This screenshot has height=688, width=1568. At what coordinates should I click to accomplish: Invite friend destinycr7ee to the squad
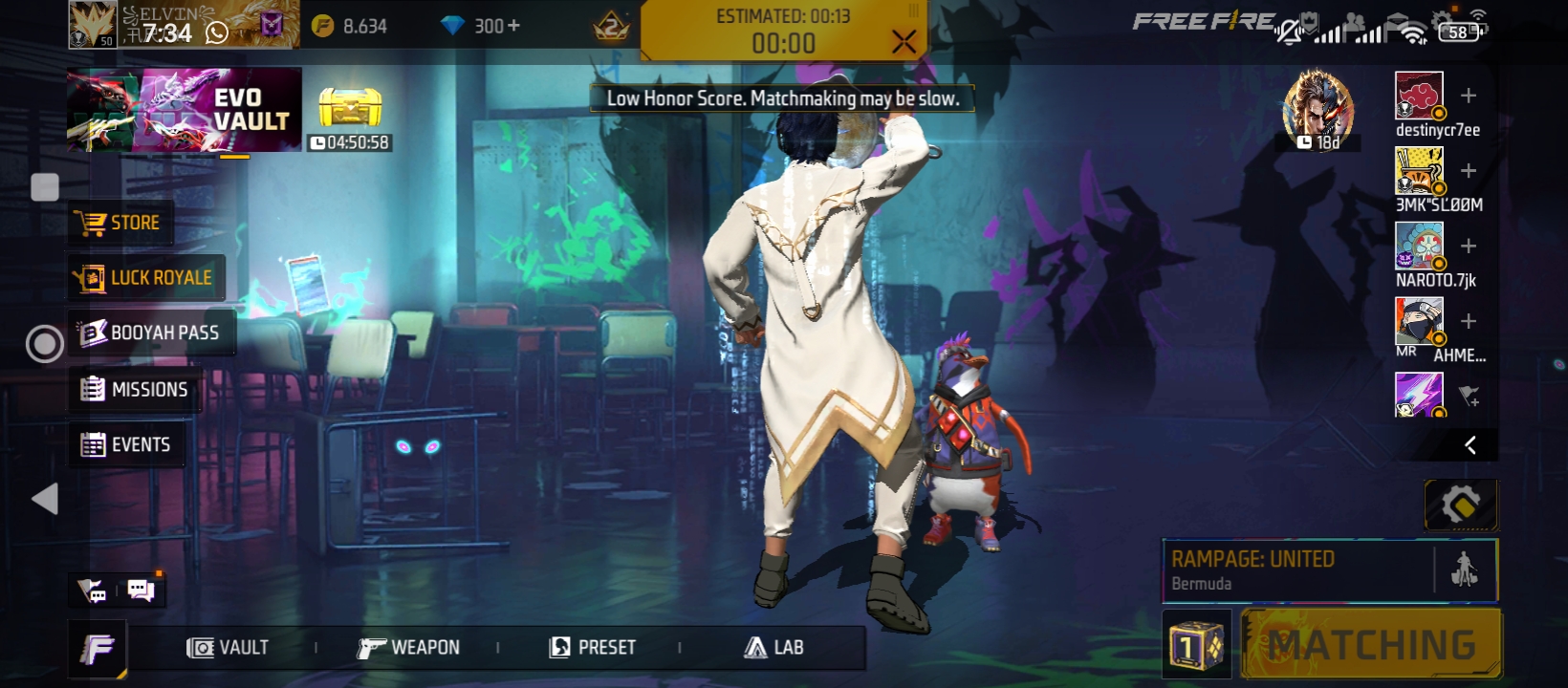click(1469, 96)
